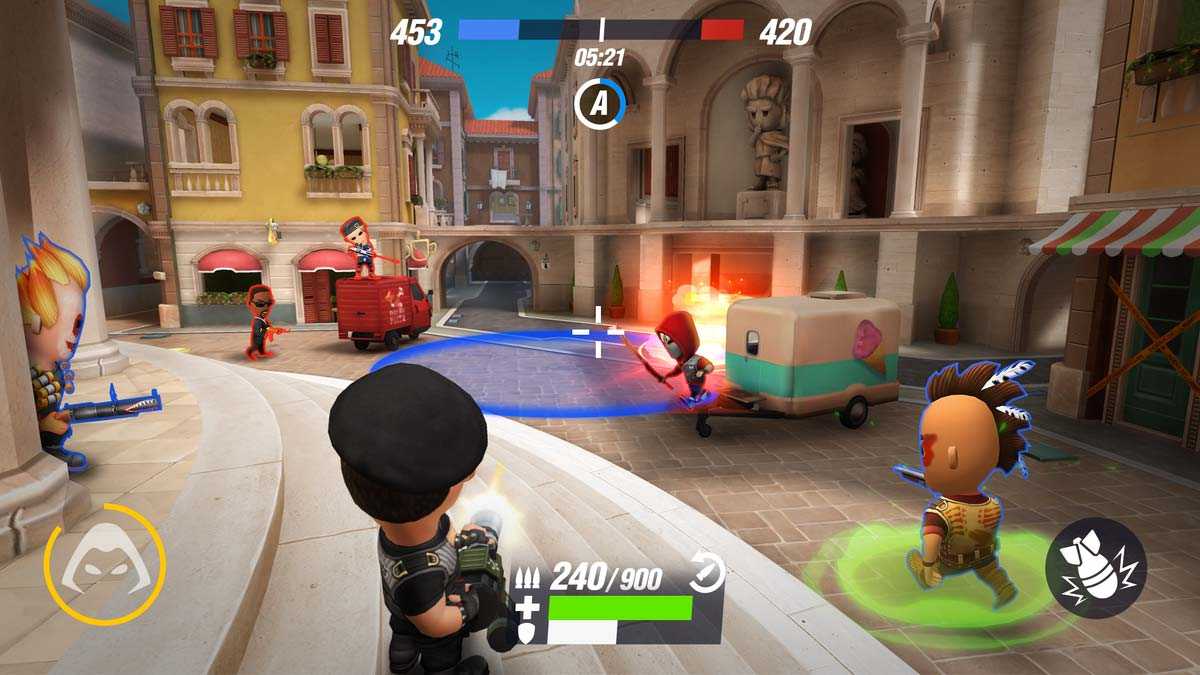This screenshot has height=675, width=1200.
Task: Throw a bomb with the grenade button
Action: tap(1095, 568)
